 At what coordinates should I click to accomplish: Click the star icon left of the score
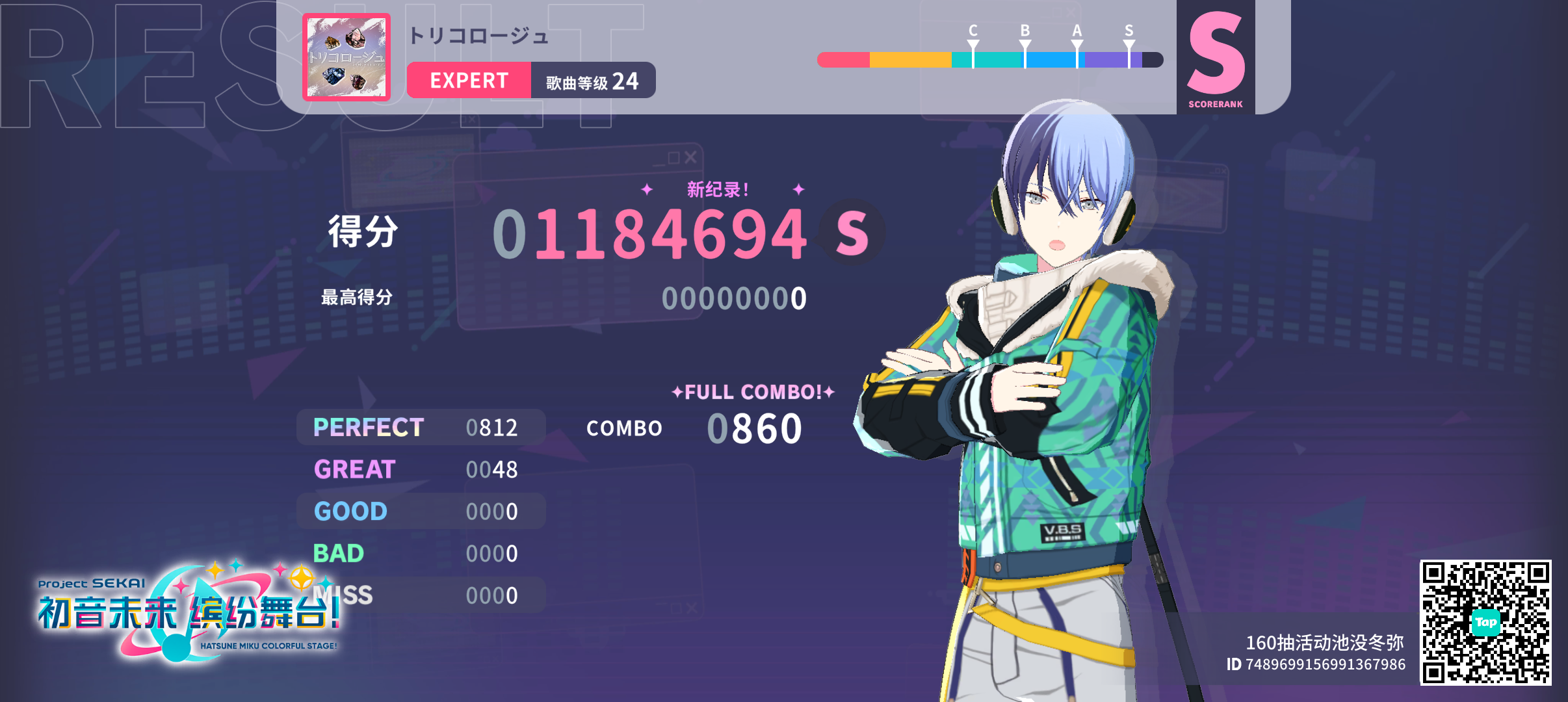tap(646, 190)
